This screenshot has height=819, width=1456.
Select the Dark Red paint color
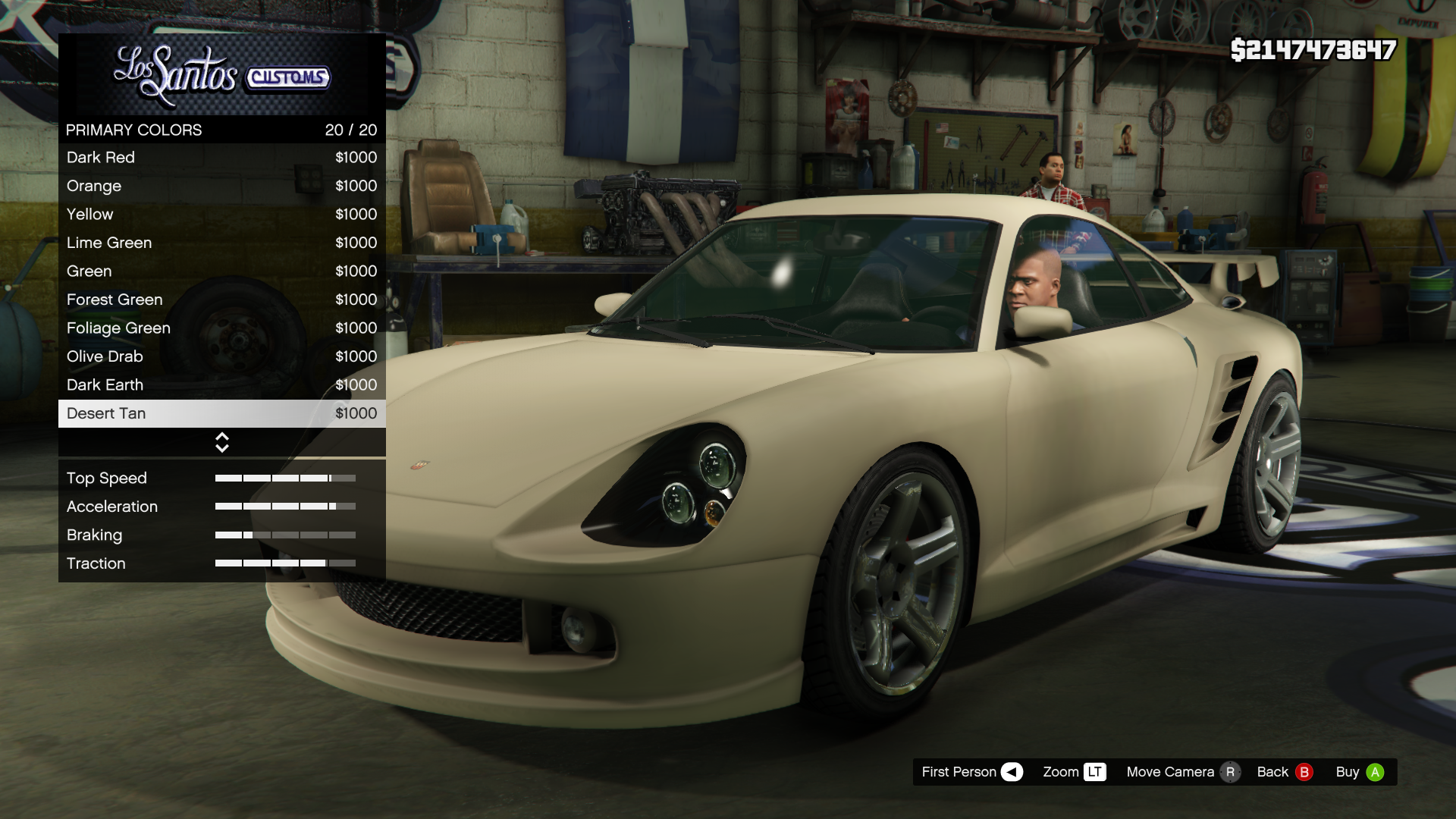coord(221,158)
